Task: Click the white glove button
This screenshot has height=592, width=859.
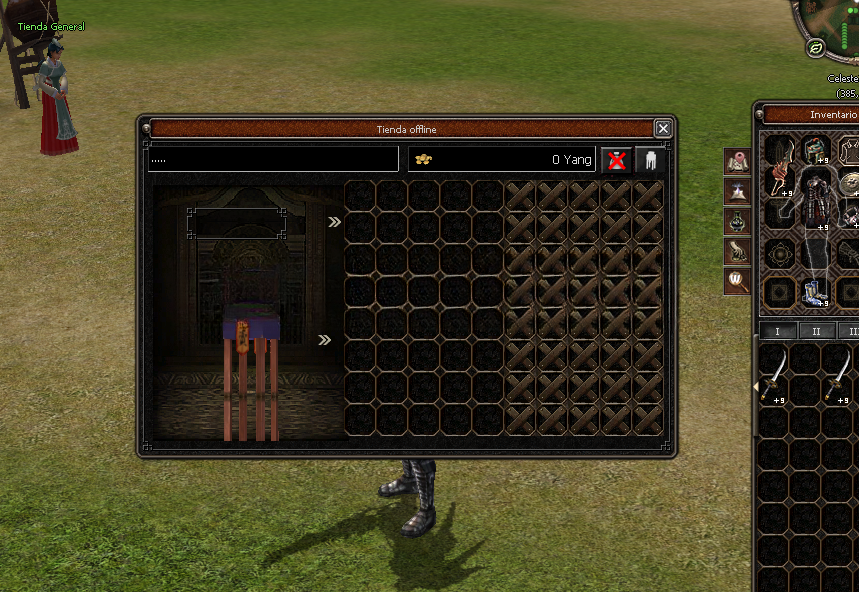Action: coord(651,160)
